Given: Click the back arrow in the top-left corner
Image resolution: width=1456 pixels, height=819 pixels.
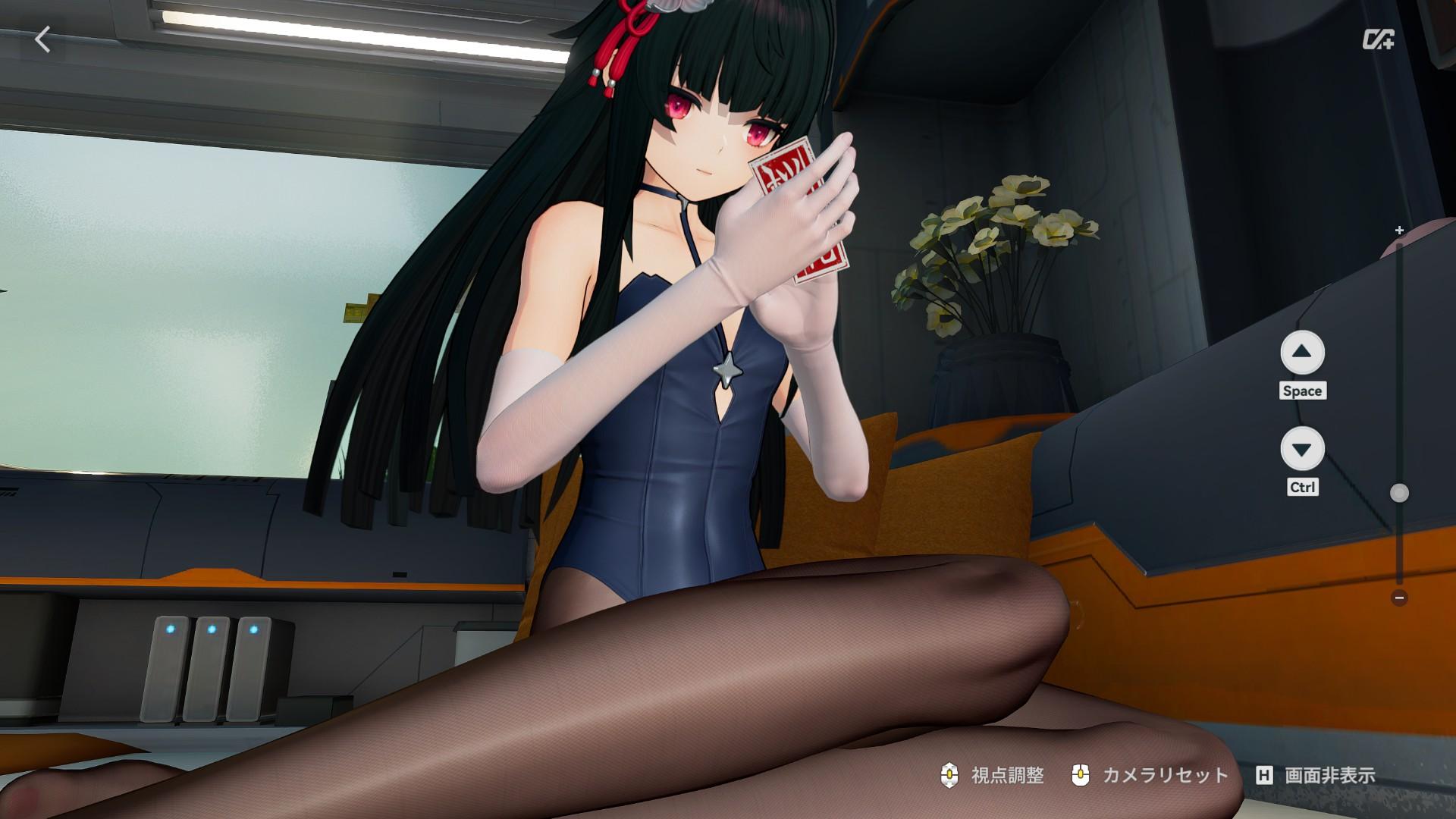Looking at the screenshot, I should tap(43, 39).
